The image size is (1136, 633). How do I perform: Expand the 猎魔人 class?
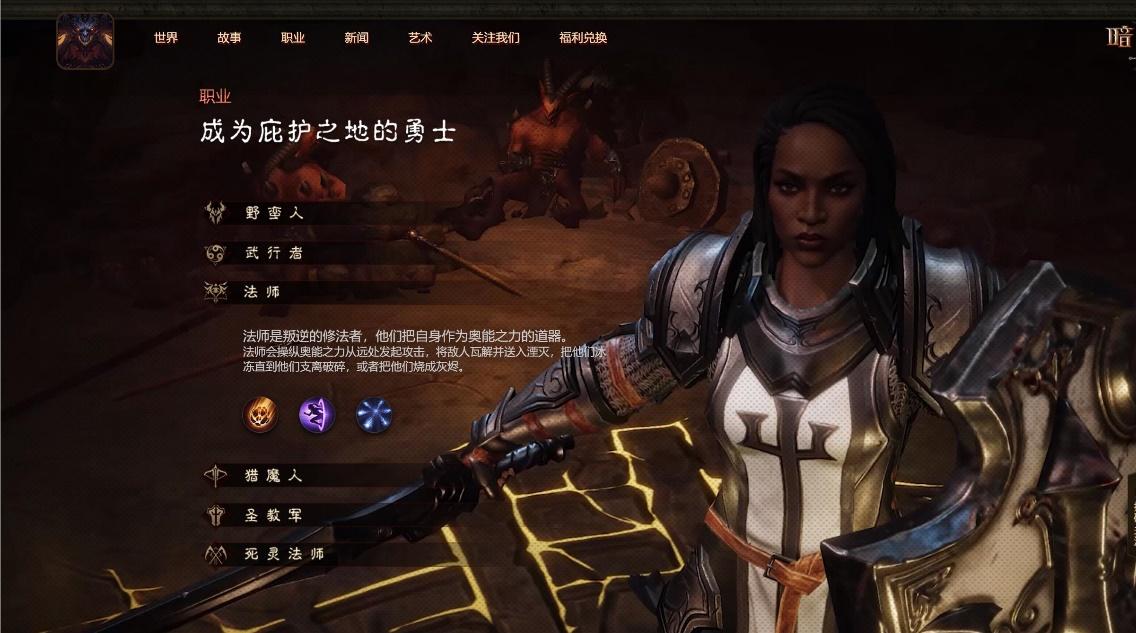272,476
